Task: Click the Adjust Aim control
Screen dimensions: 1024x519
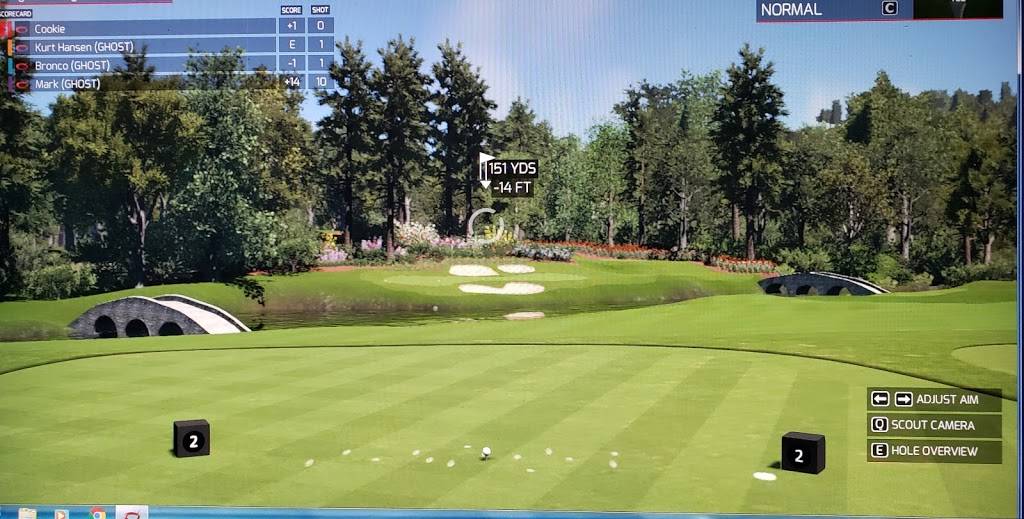Action: (934, 399)
